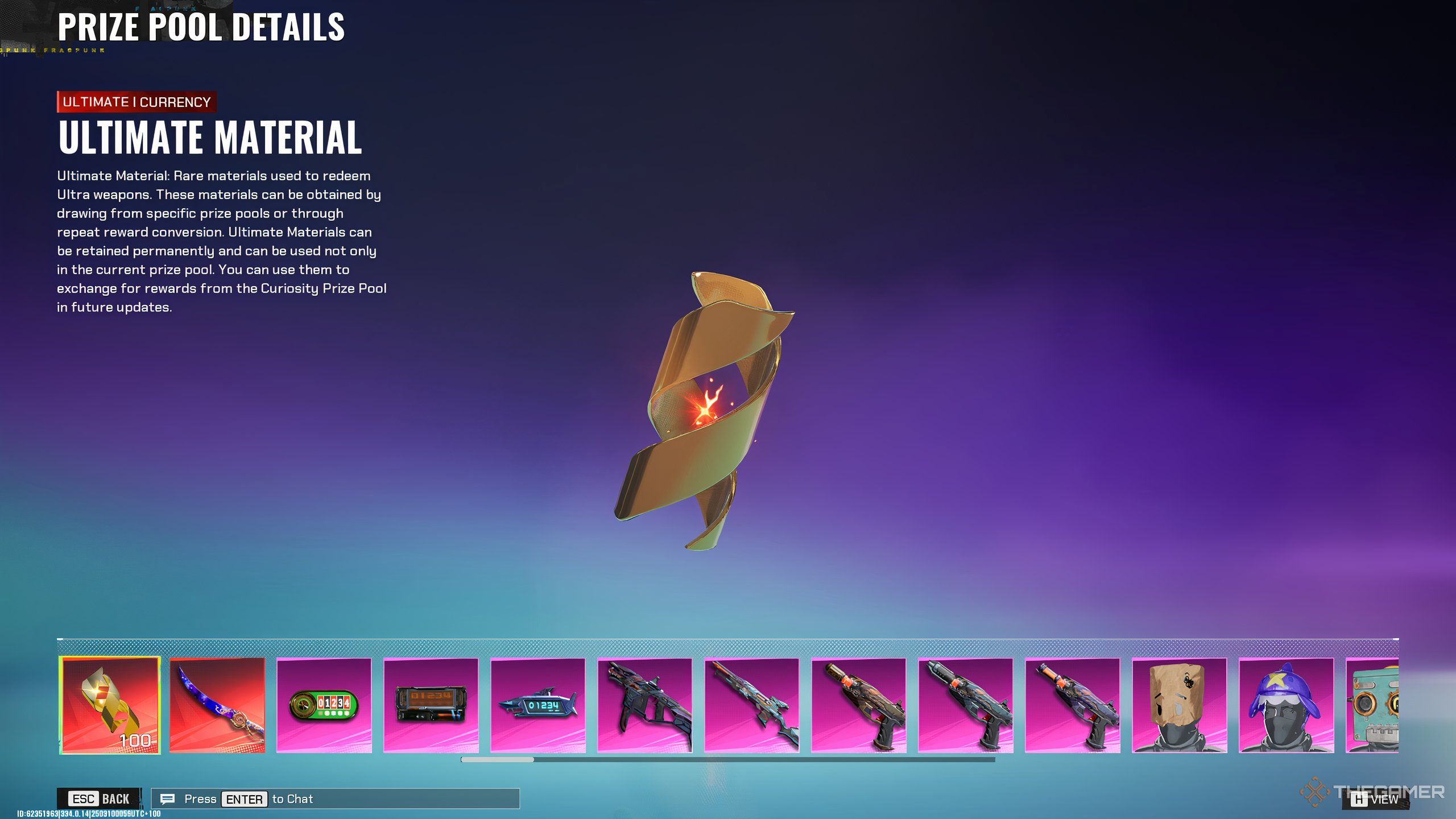Open the chat input box

click(x=336, y=799)
